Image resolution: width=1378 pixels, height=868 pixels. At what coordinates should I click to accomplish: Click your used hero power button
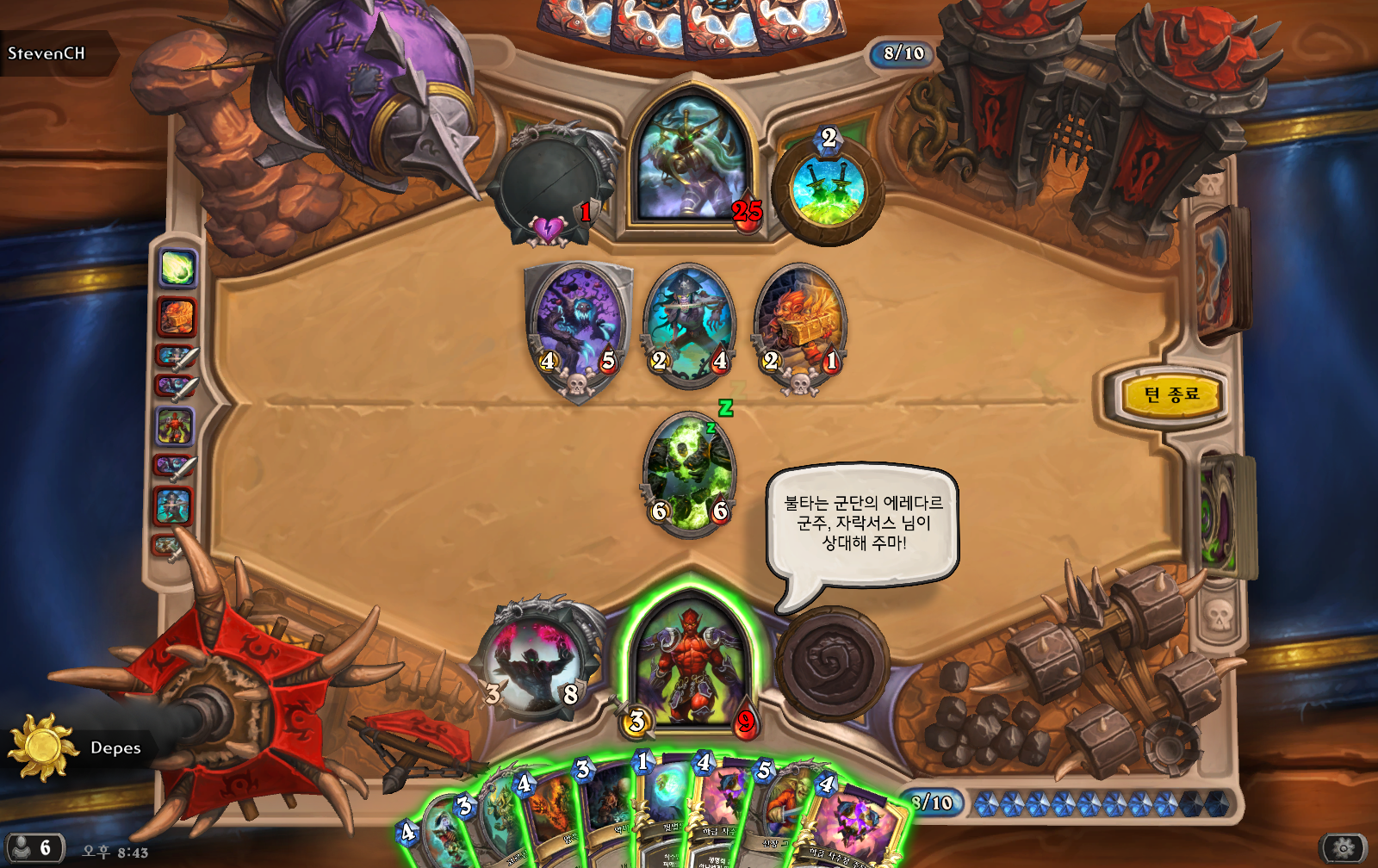(832, 663)
